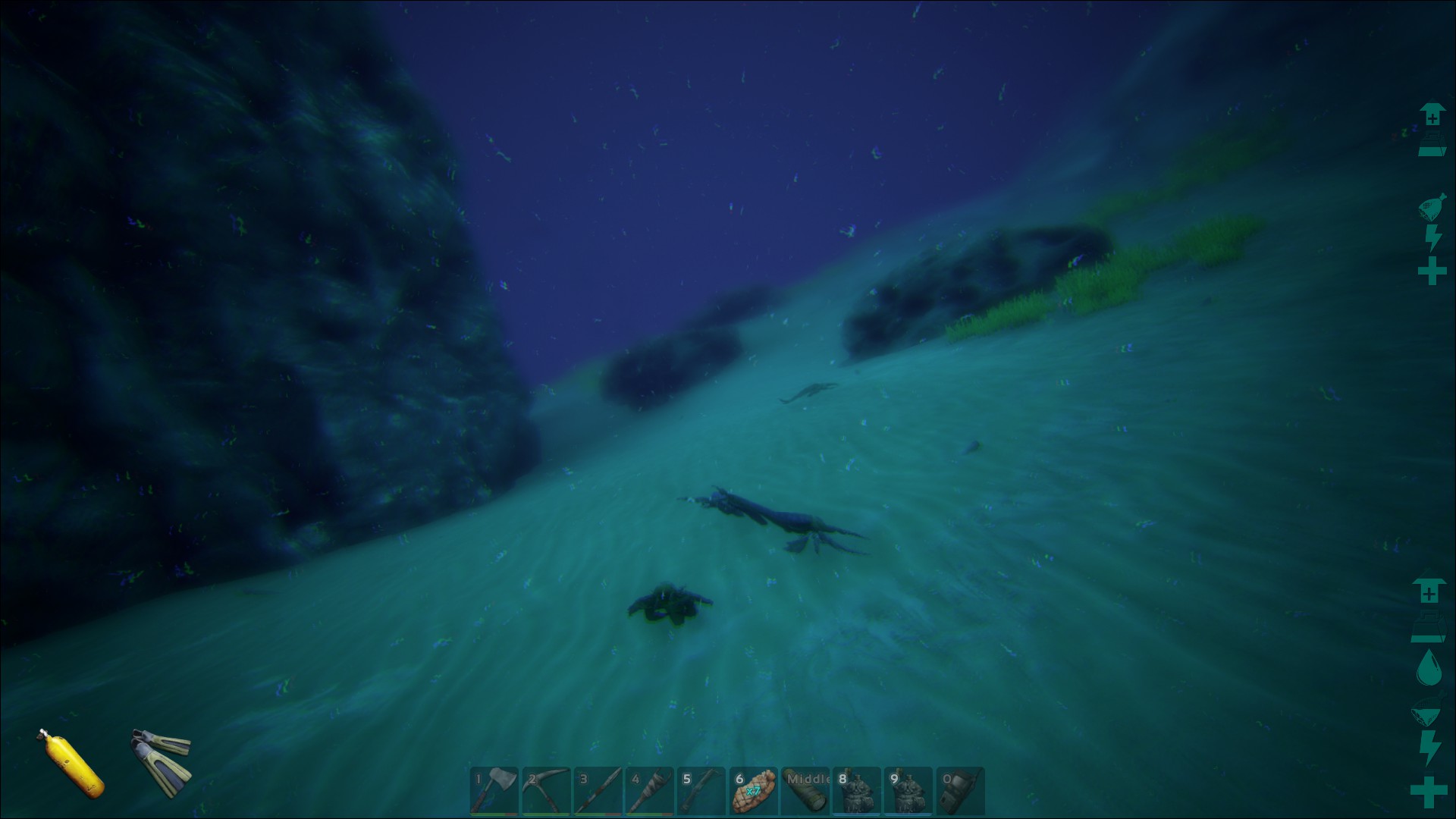
Task: Select the green cylinder in the Middle slot
Action: click(805, 791)
